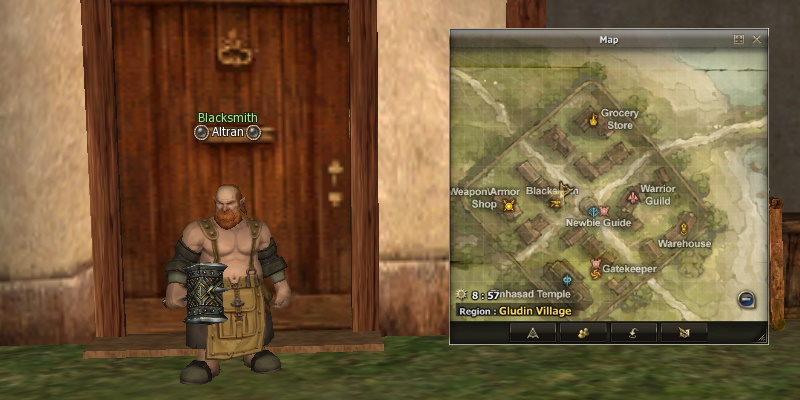800x400 pixels.
Task: Select the Warrior Guild marker
Action: pyautogui.click(x=631, y=196)
